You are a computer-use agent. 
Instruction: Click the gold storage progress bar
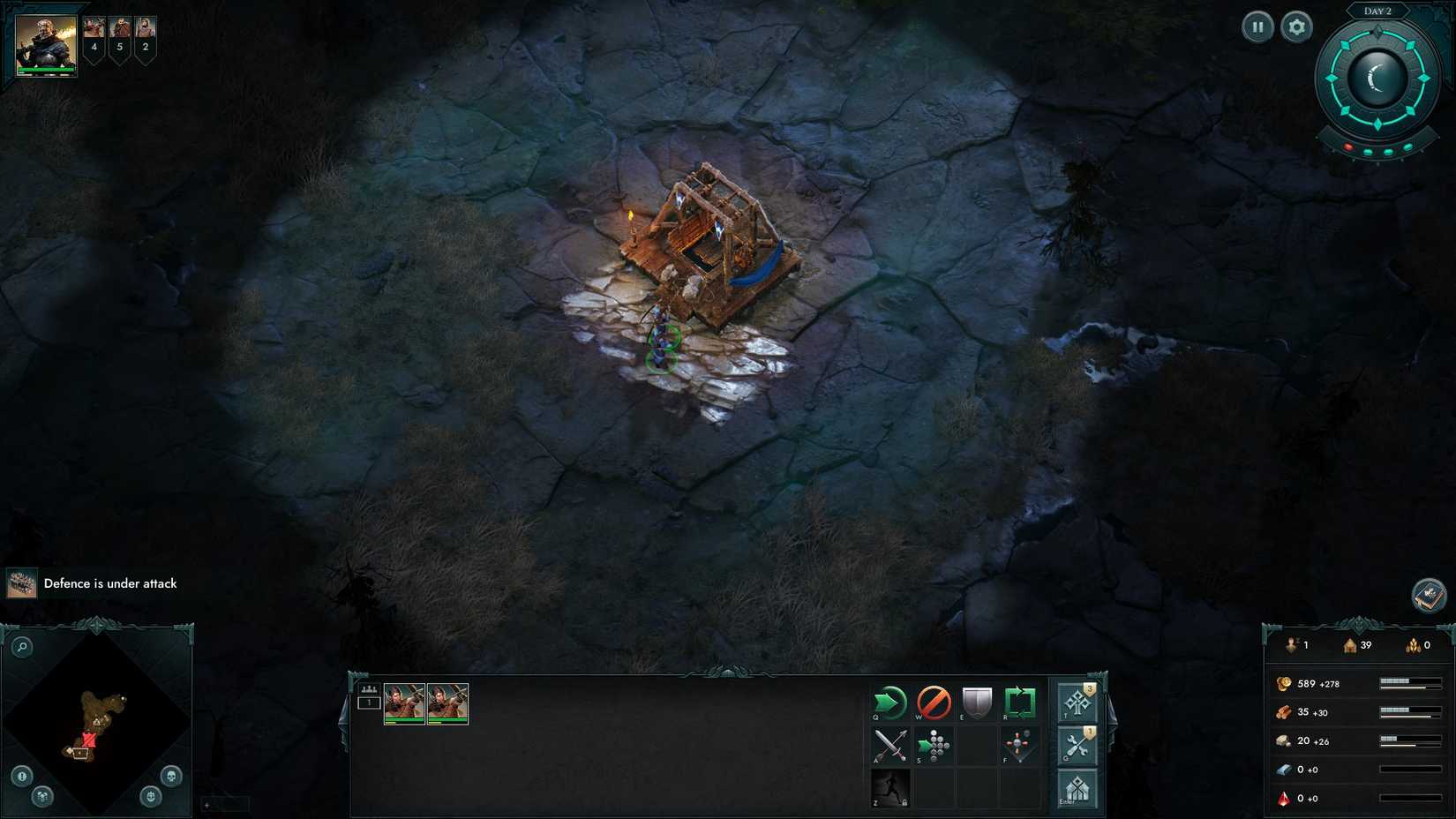[x=1407, y=683]
